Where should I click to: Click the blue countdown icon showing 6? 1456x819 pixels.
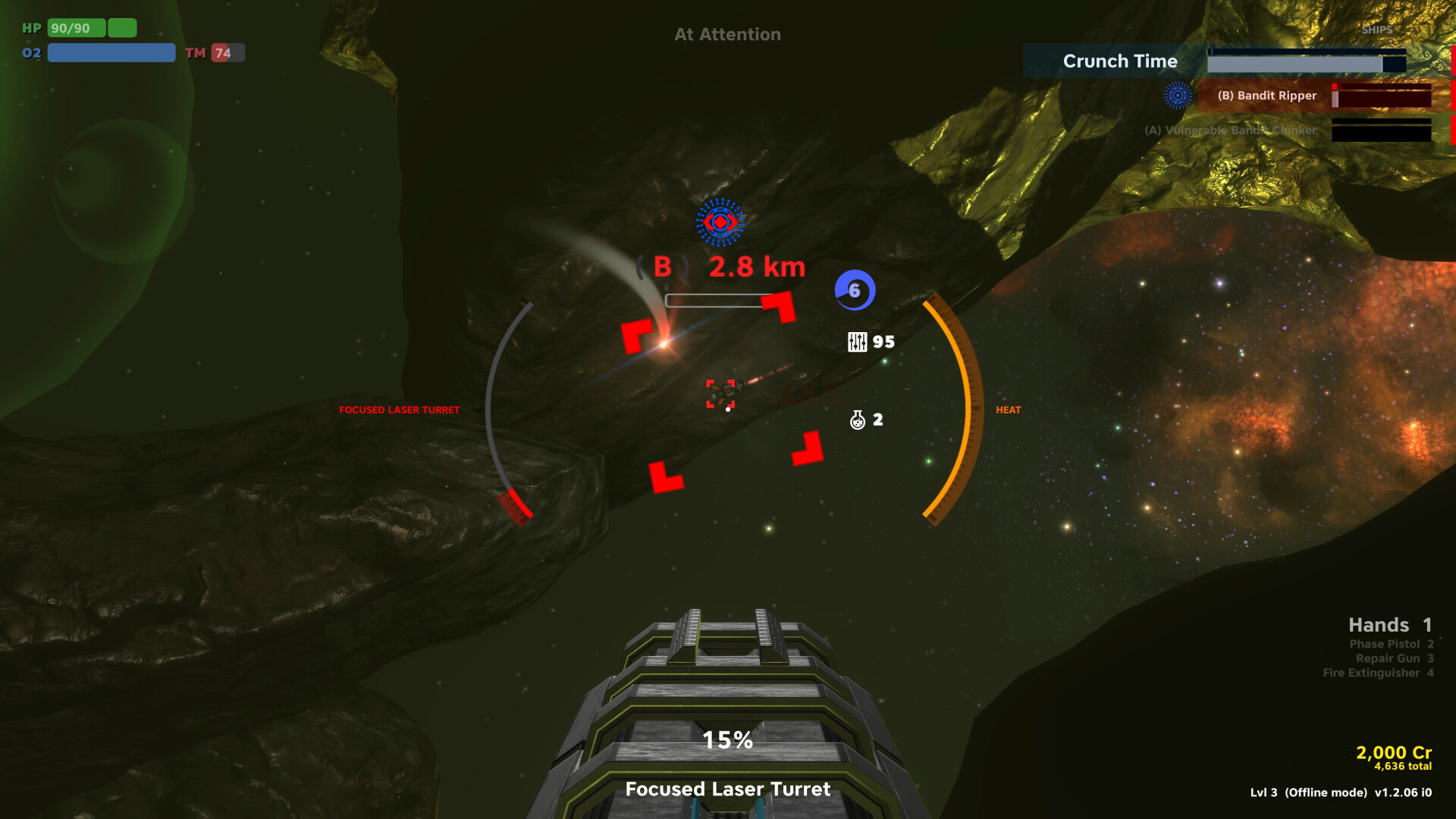(x=855, y=289)
